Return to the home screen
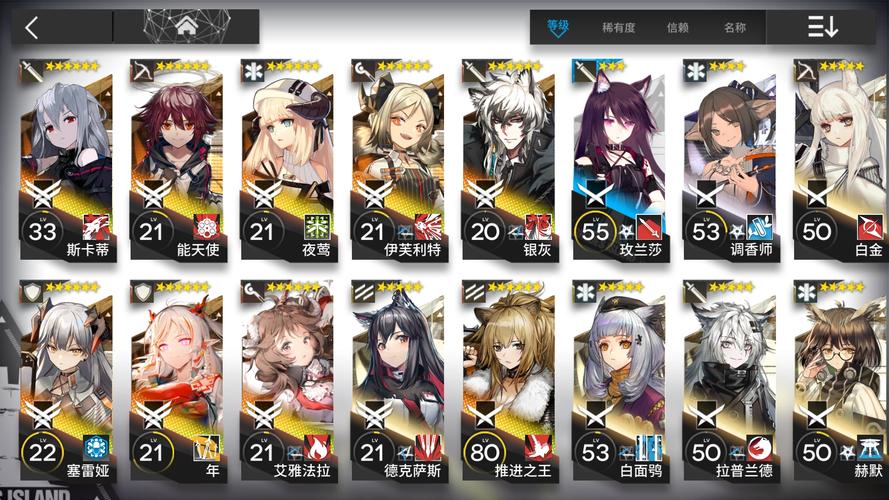Image resolution: width=889 pixels, height=500 pixels. pyautogui.click(x=185, y=27)
